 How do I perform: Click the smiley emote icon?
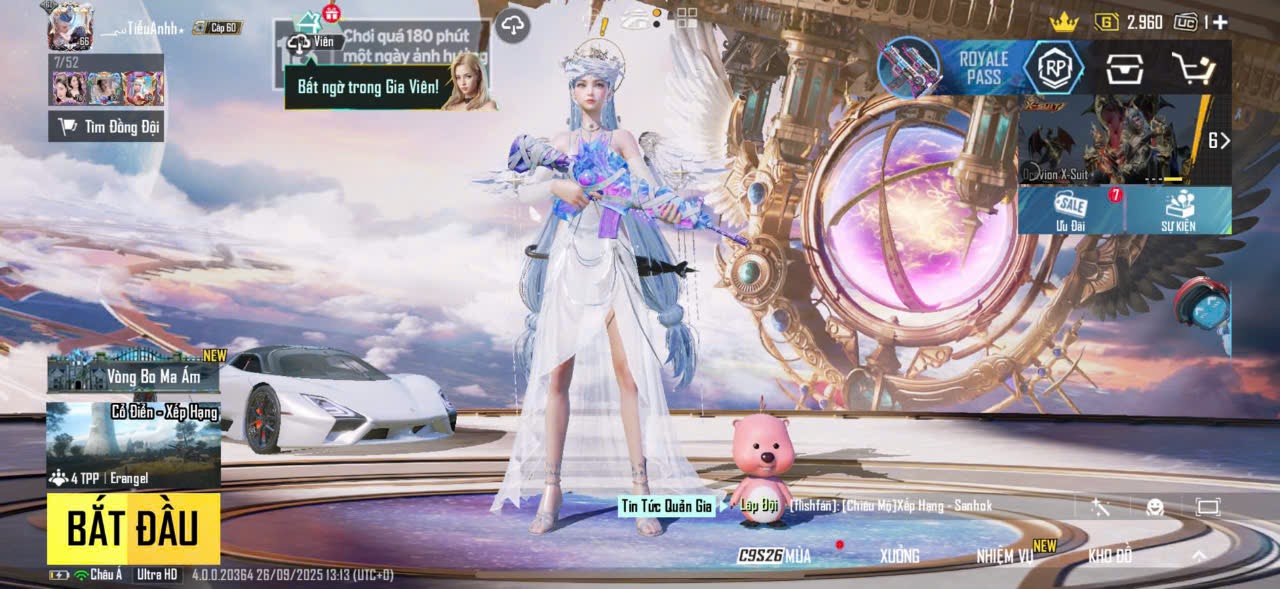click(1155, 507)
